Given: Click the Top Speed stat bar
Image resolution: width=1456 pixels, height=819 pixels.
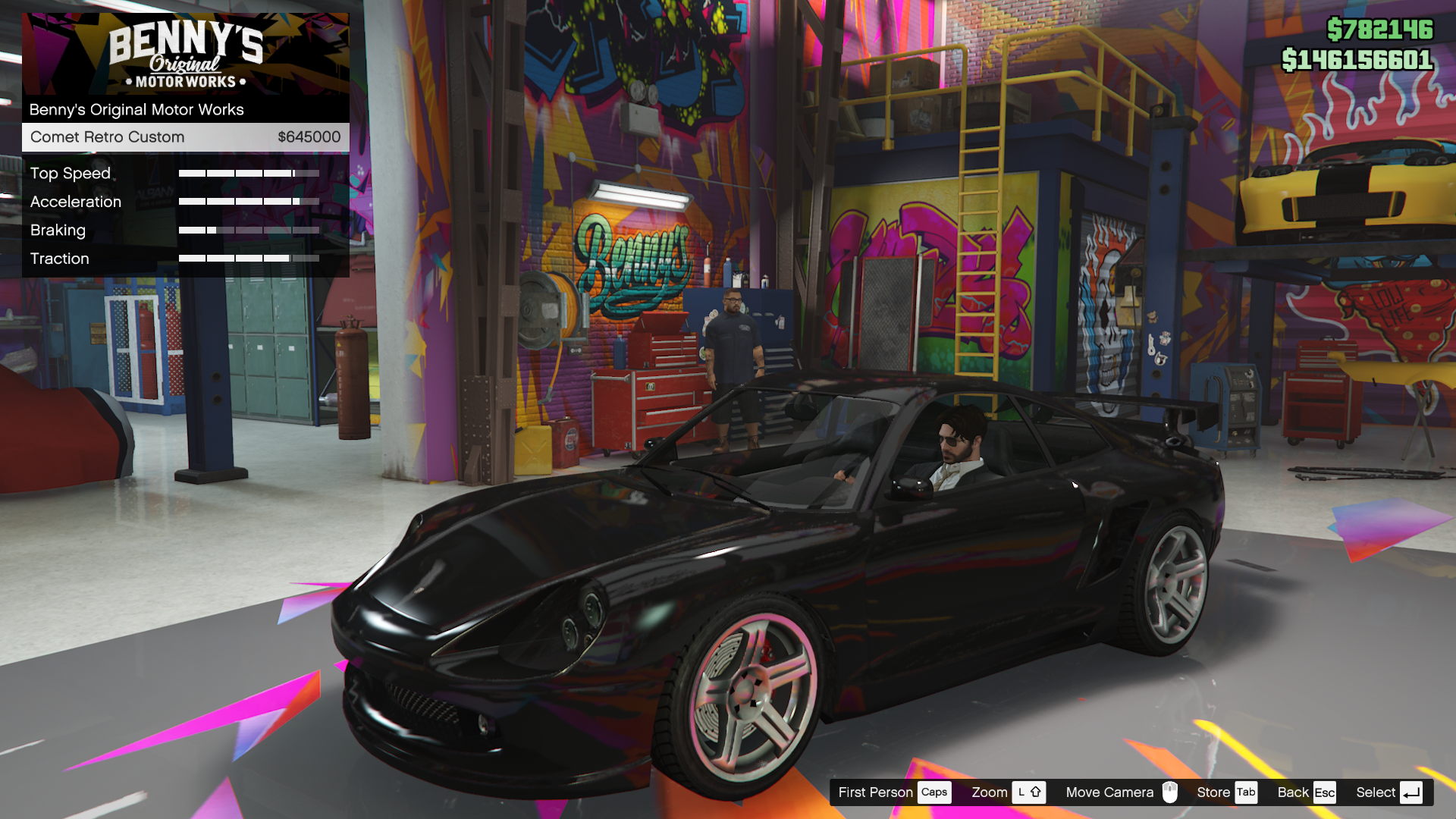Looking at the screenshot, I should coord(248,172).
